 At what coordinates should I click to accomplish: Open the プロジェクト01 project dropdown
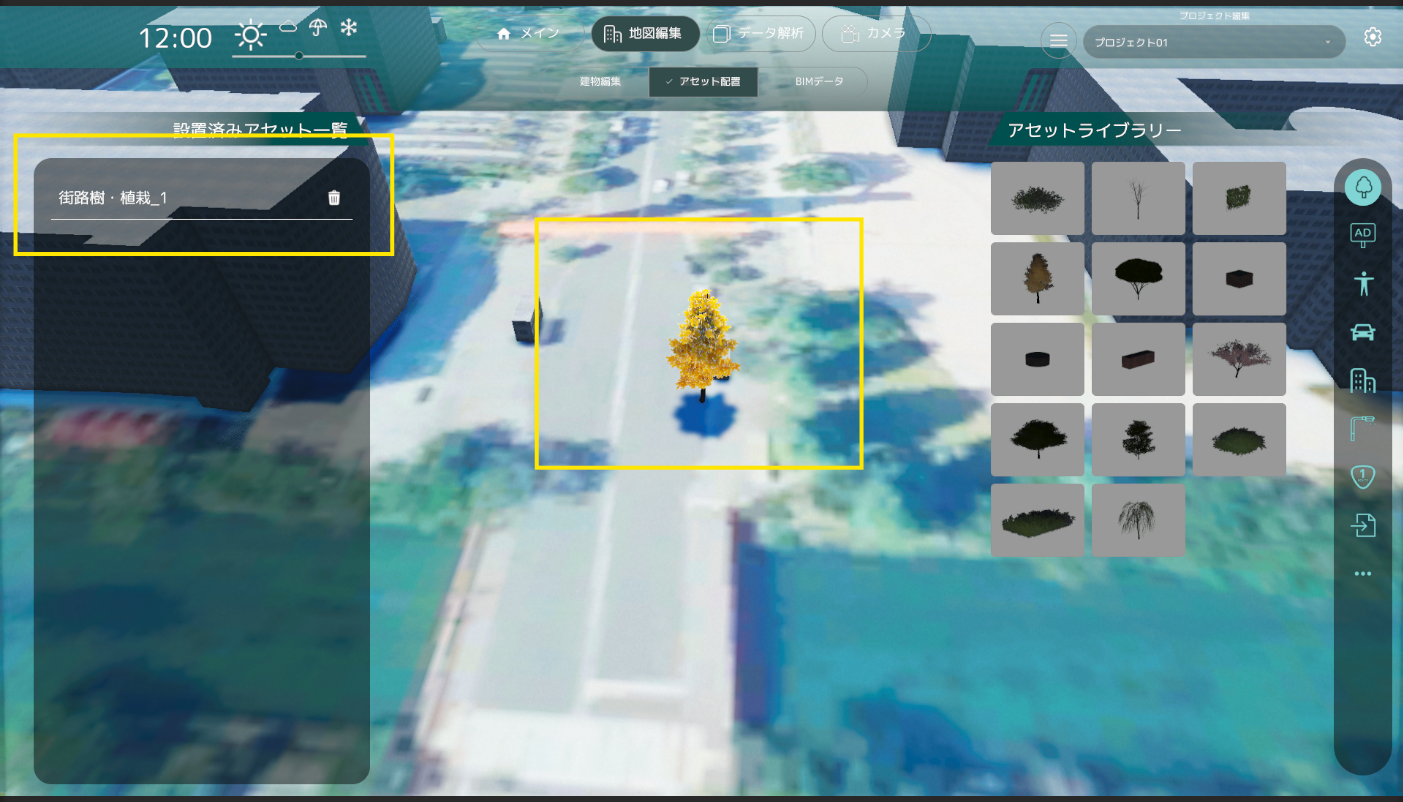pyautogui.click(x=1213, y=42)
